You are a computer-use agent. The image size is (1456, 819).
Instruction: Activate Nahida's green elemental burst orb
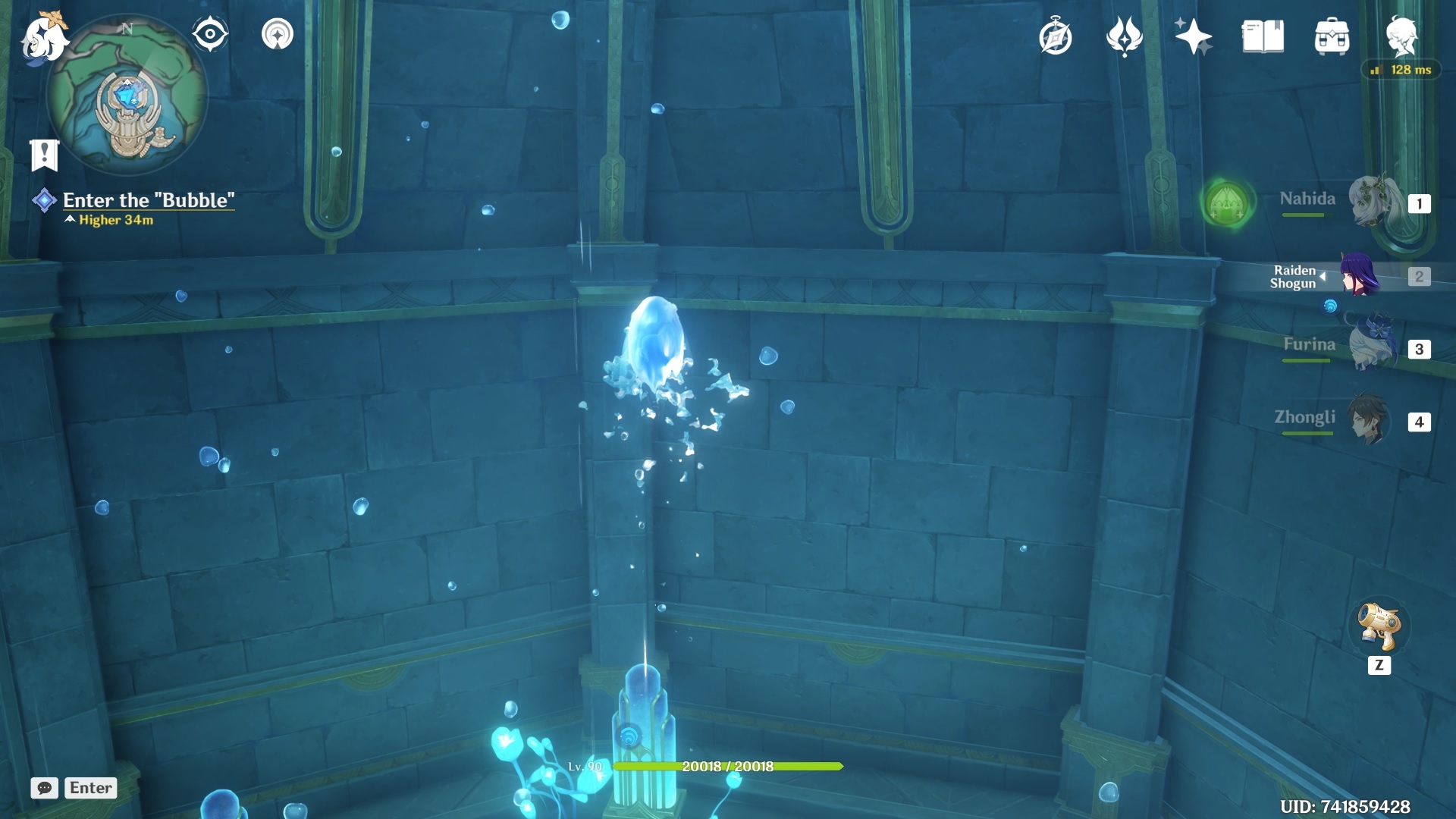(1226, 204)
